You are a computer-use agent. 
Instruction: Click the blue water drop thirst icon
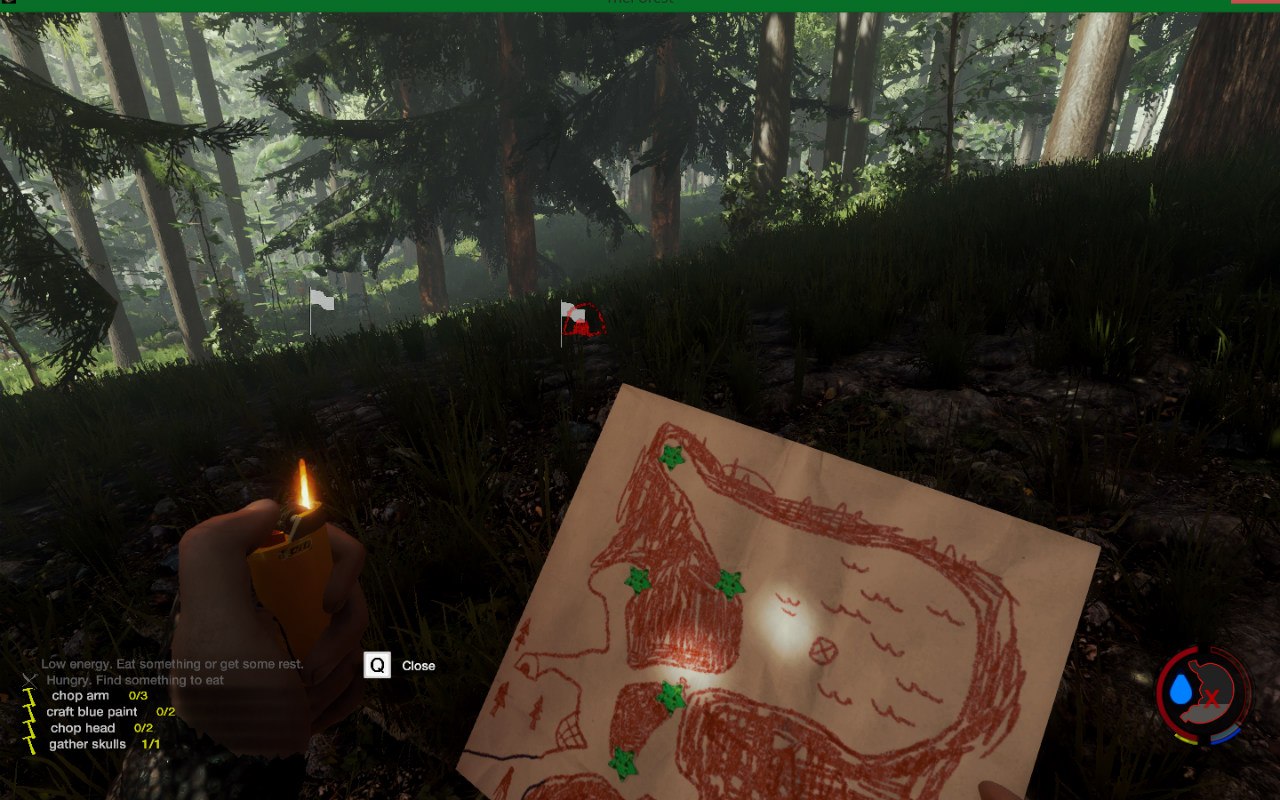[1182, 689]
